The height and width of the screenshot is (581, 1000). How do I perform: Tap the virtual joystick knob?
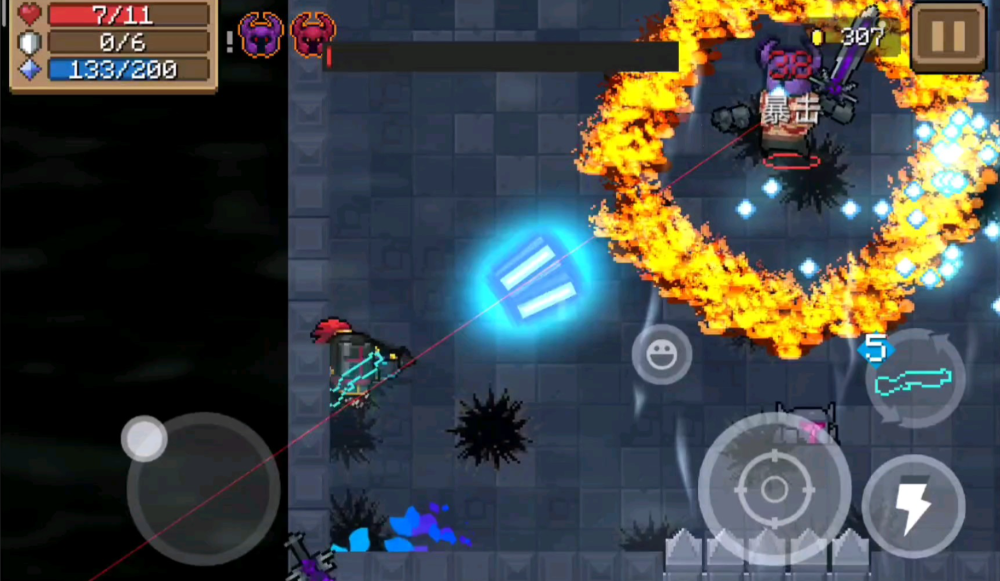[145, 439]
